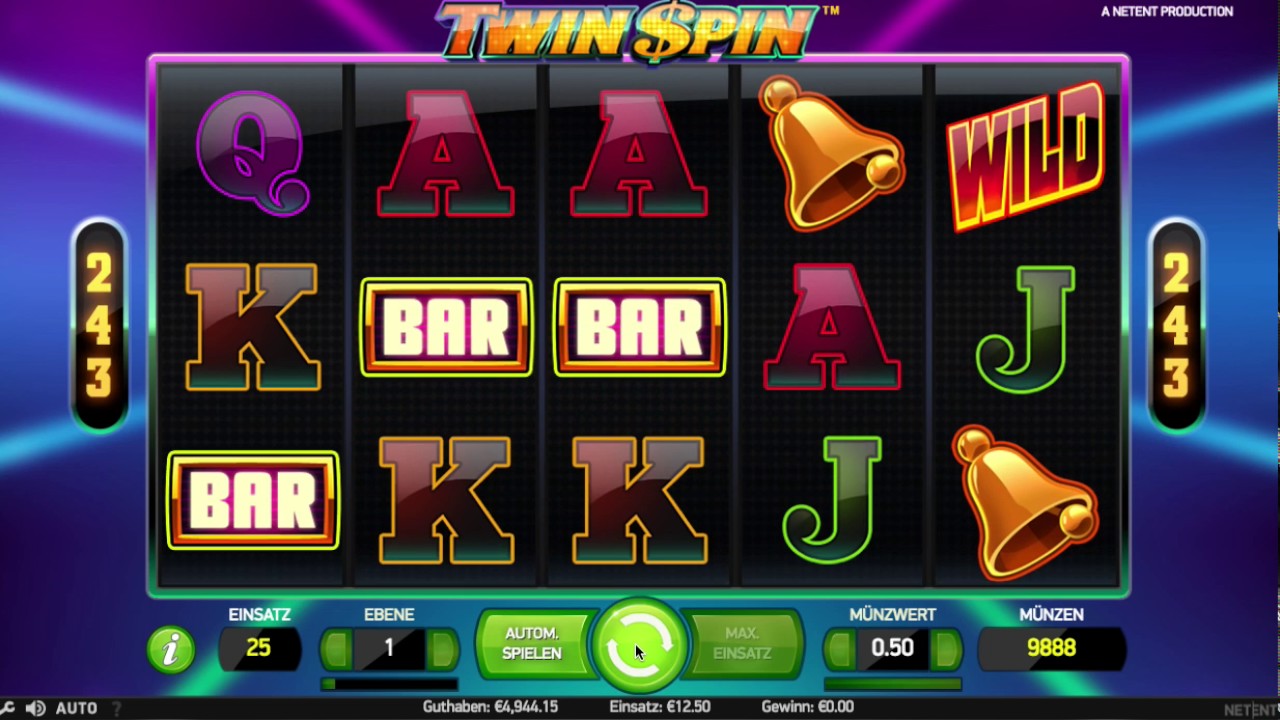
Task: Open the paytable info button
Action: click(171, 649)
